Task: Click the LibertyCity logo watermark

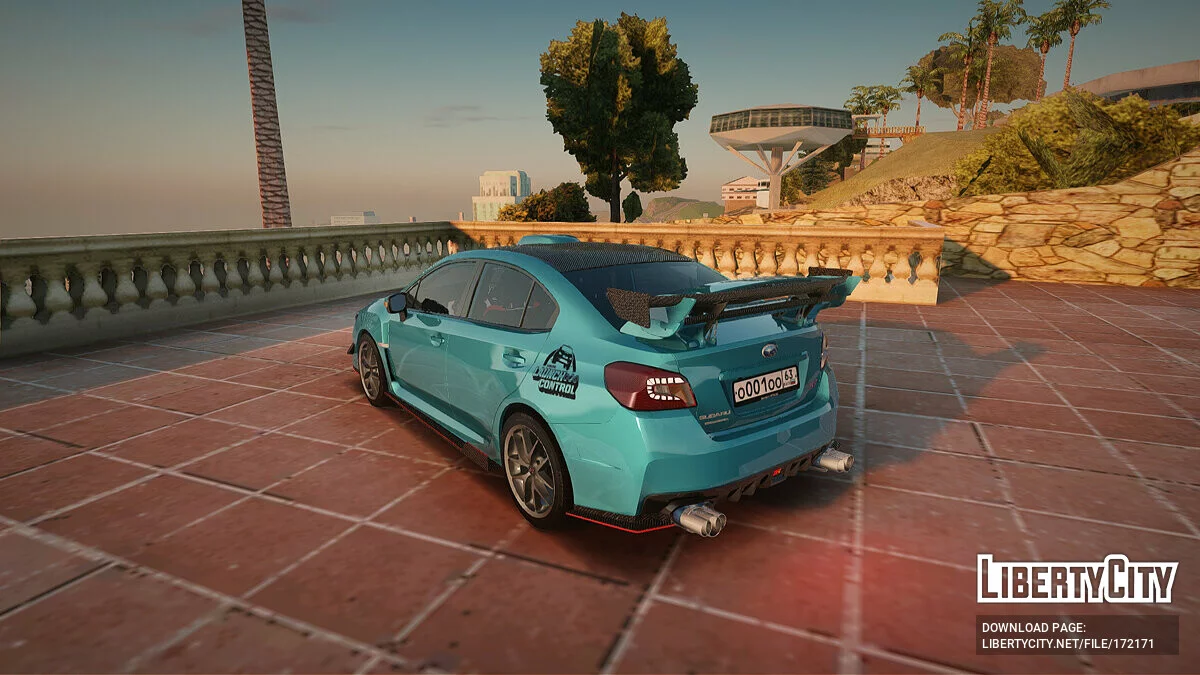Action: (1077, 579)
